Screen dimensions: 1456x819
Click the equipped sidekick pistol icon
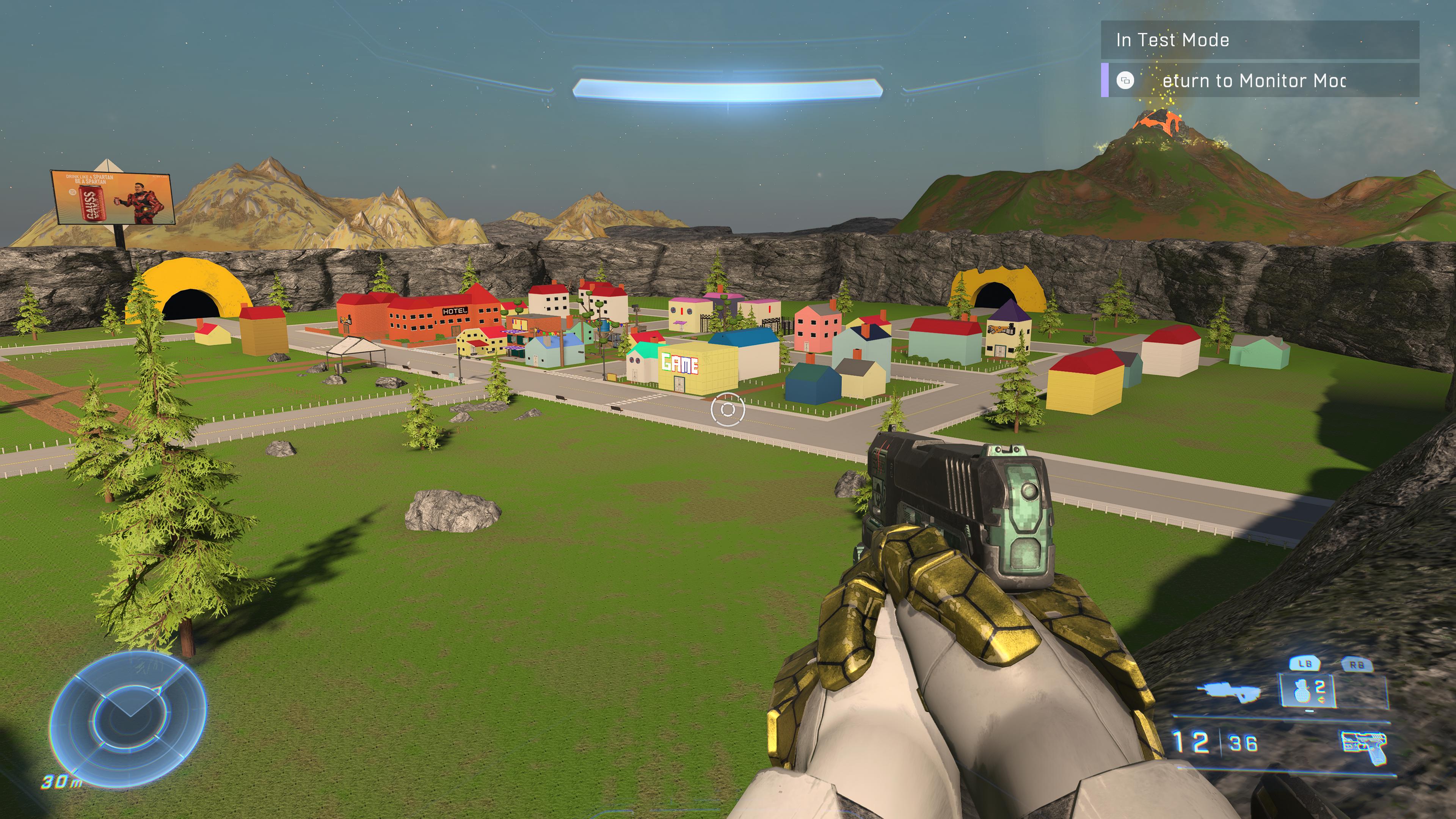click(1363, 746)
